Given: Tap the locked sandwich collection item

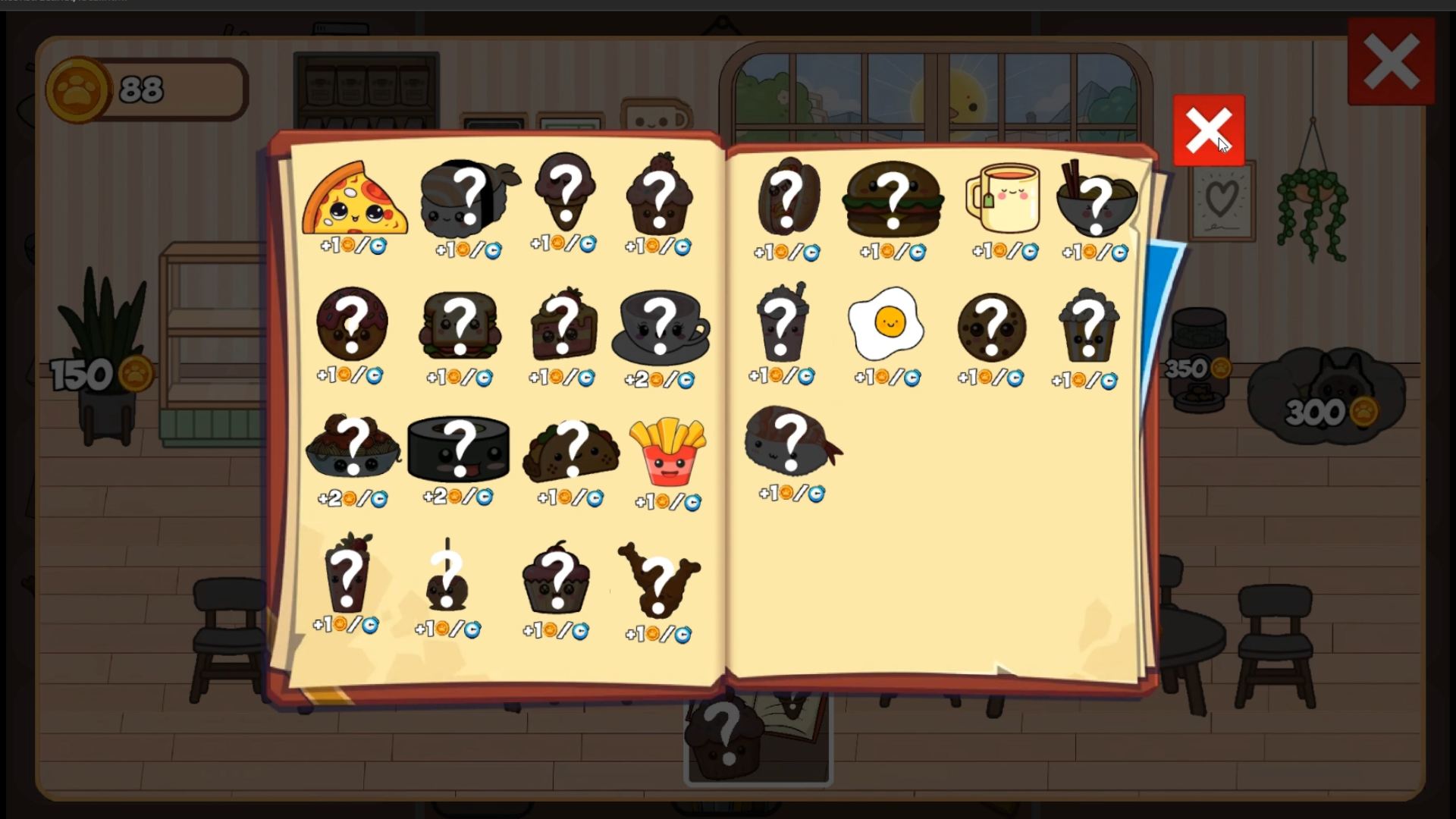Looking at the screenshot, I should pyautogui.click(x=460, y=326).
